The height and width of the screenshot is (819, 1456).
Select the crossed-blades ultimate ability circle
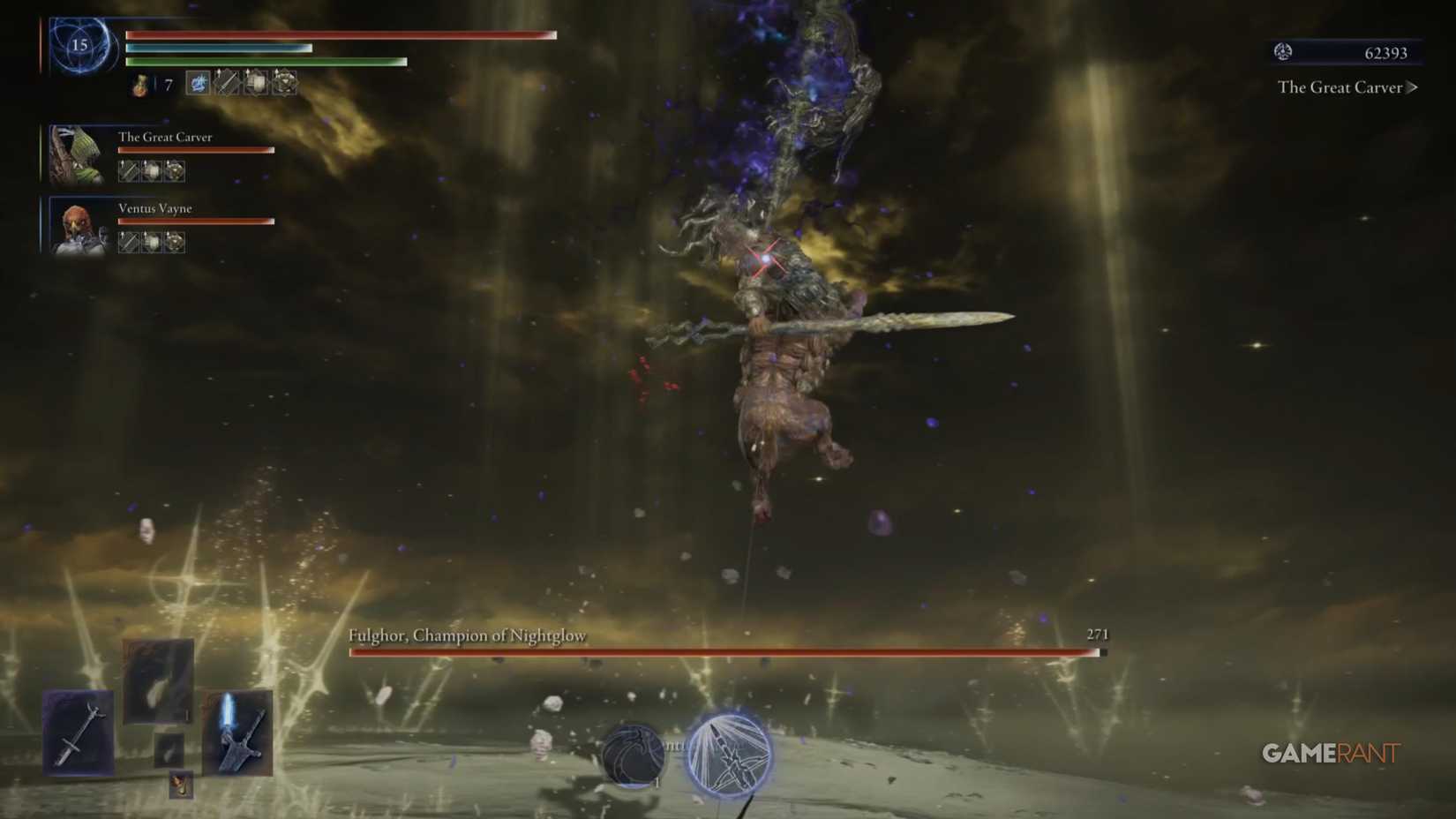[x=730, y=756]
